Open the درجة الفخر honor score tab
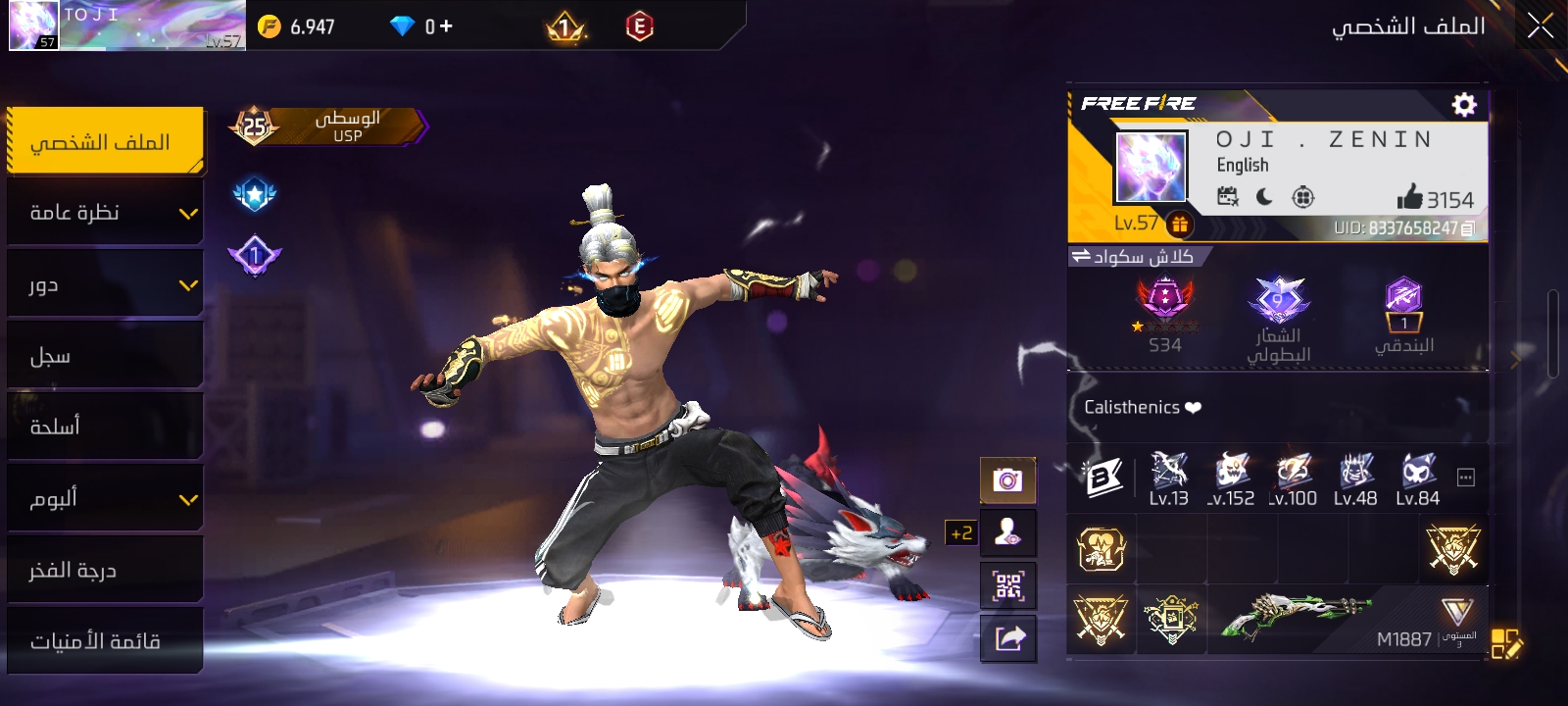 (x=105, y=570)
